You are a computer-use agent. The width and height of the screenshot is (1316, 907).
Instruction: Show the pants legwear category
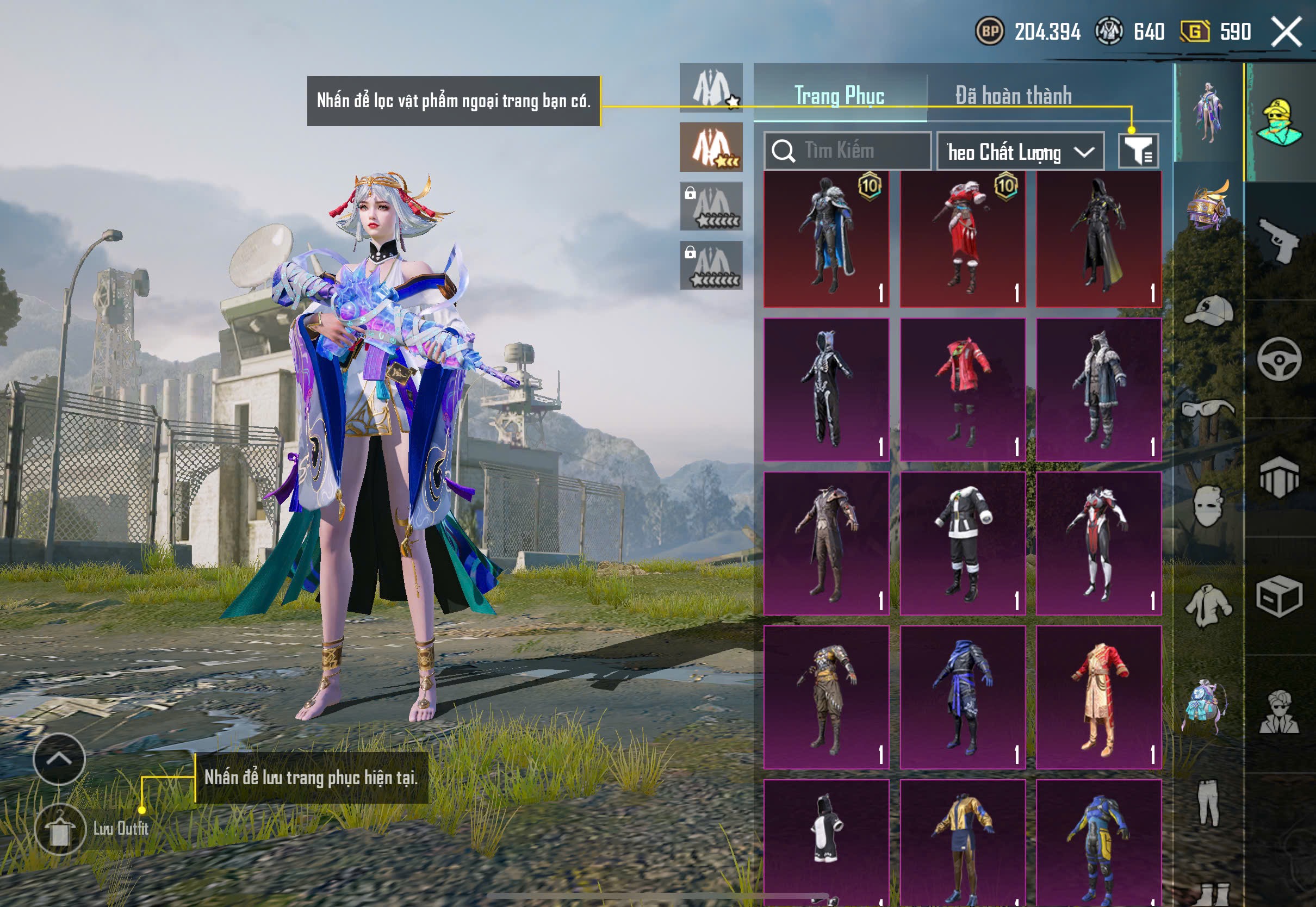click(x=1209, y=802)
